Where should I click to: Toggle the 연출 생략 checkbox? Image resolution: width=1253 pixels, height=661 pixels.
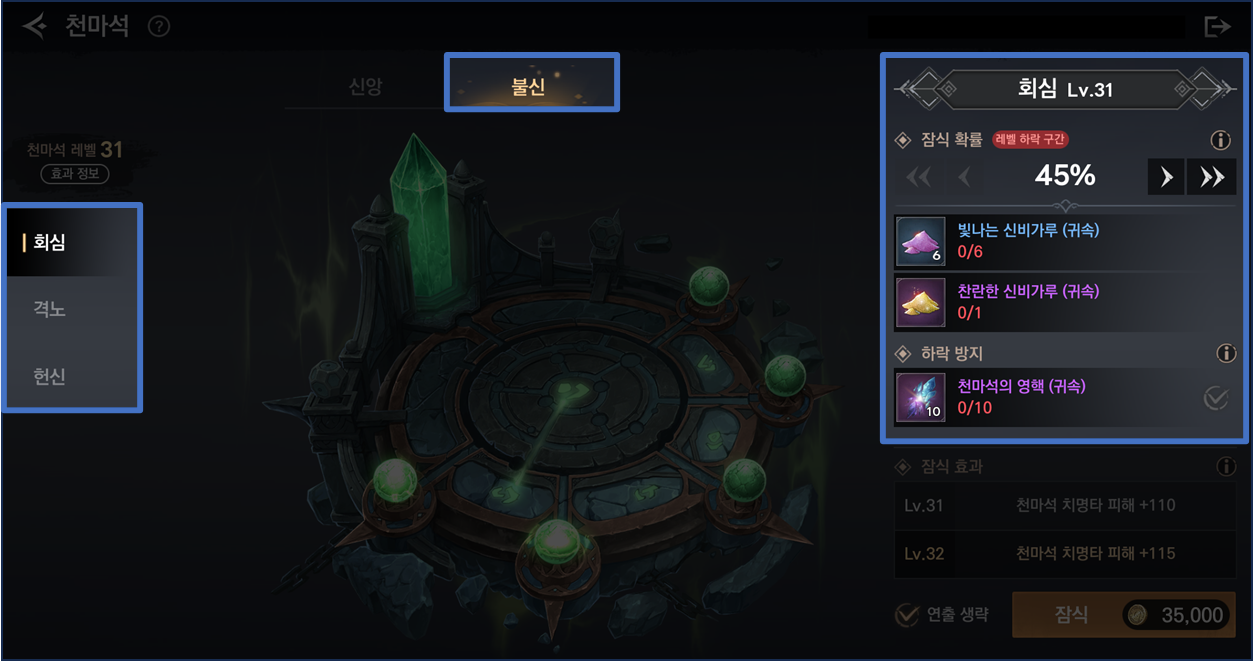click(x=906, y=615)
